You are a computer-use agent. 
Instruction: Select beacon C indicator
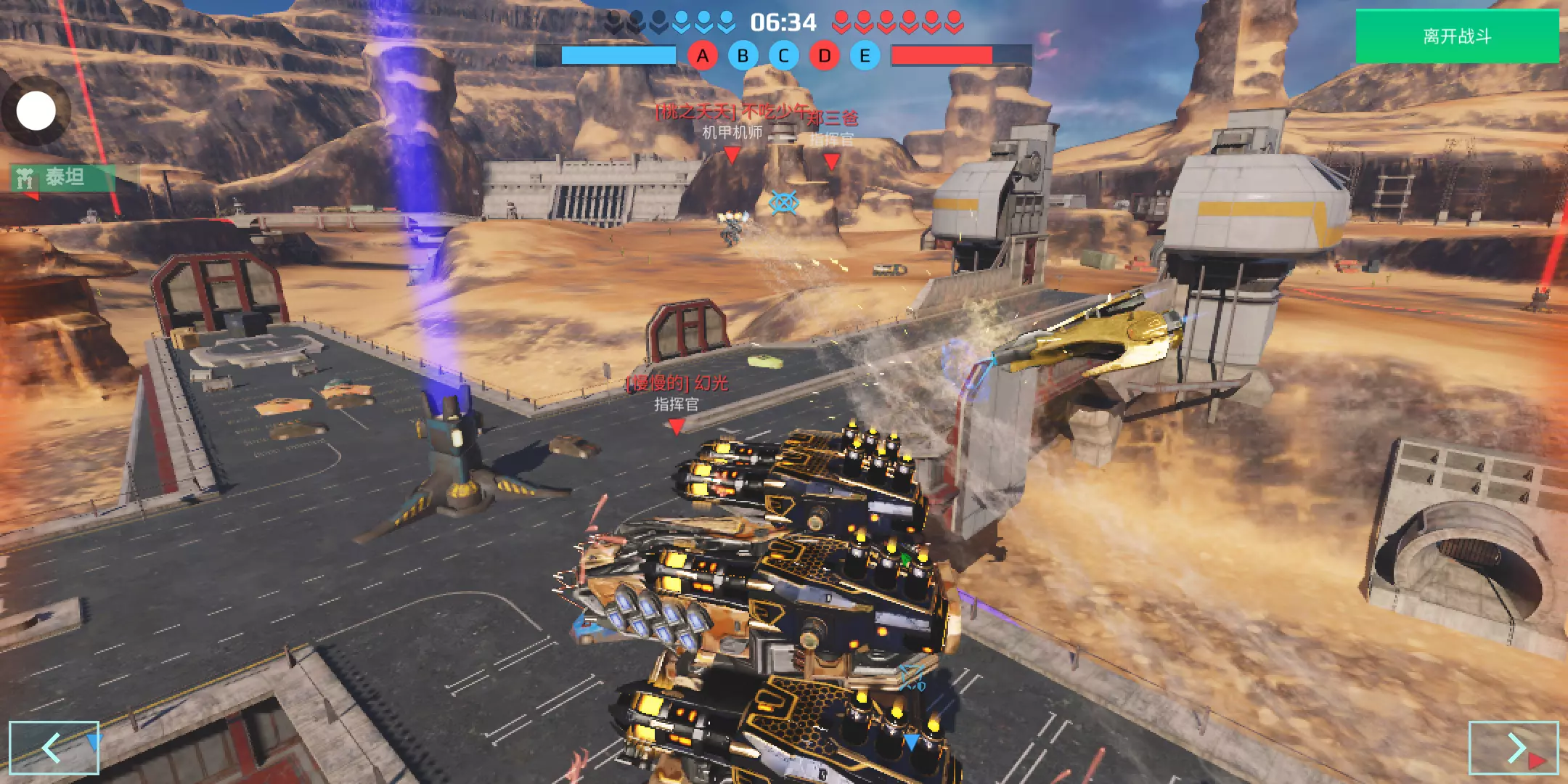[783, 56]
